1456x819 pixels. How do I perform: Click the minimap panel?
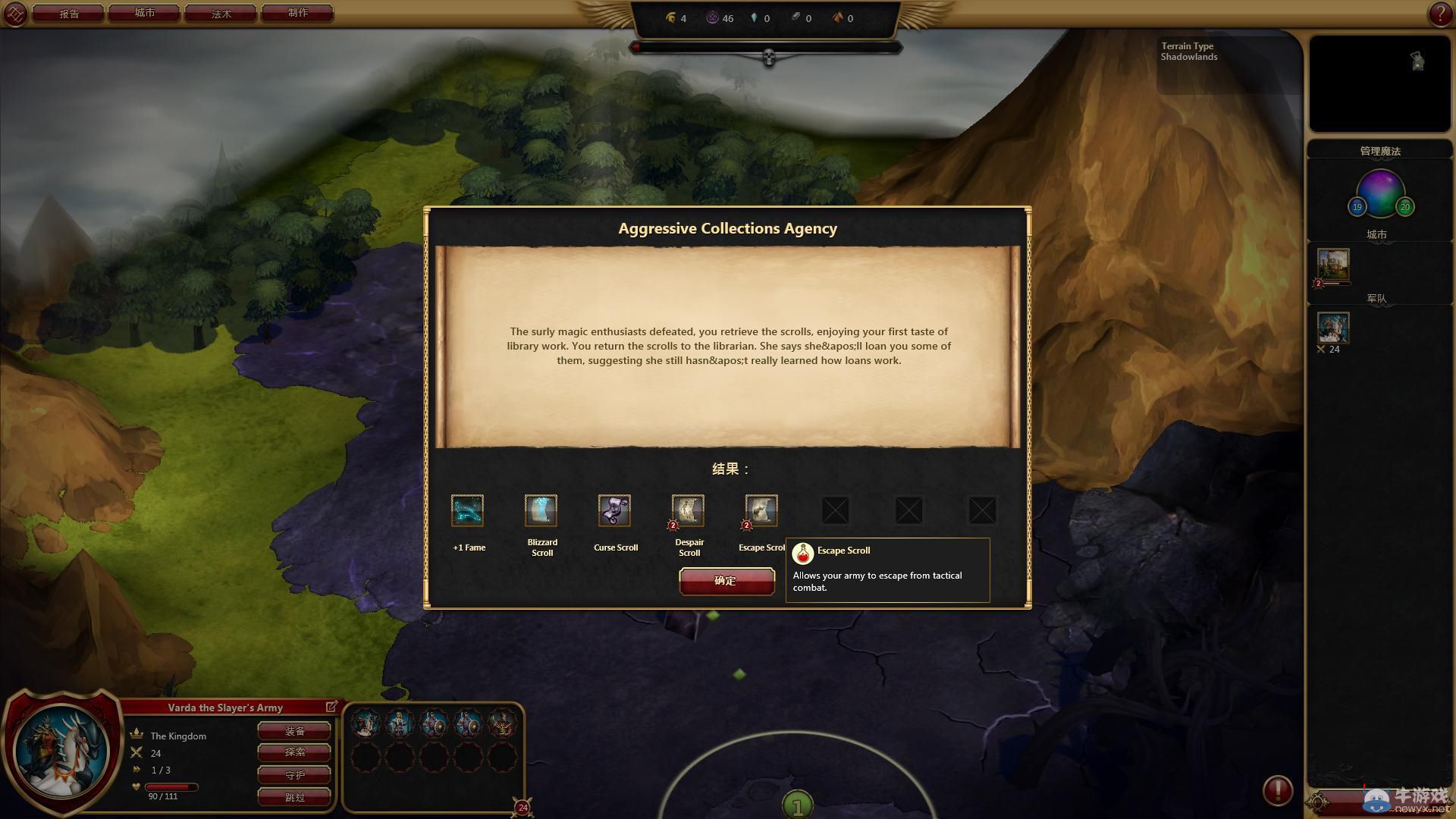[1379, 83]
